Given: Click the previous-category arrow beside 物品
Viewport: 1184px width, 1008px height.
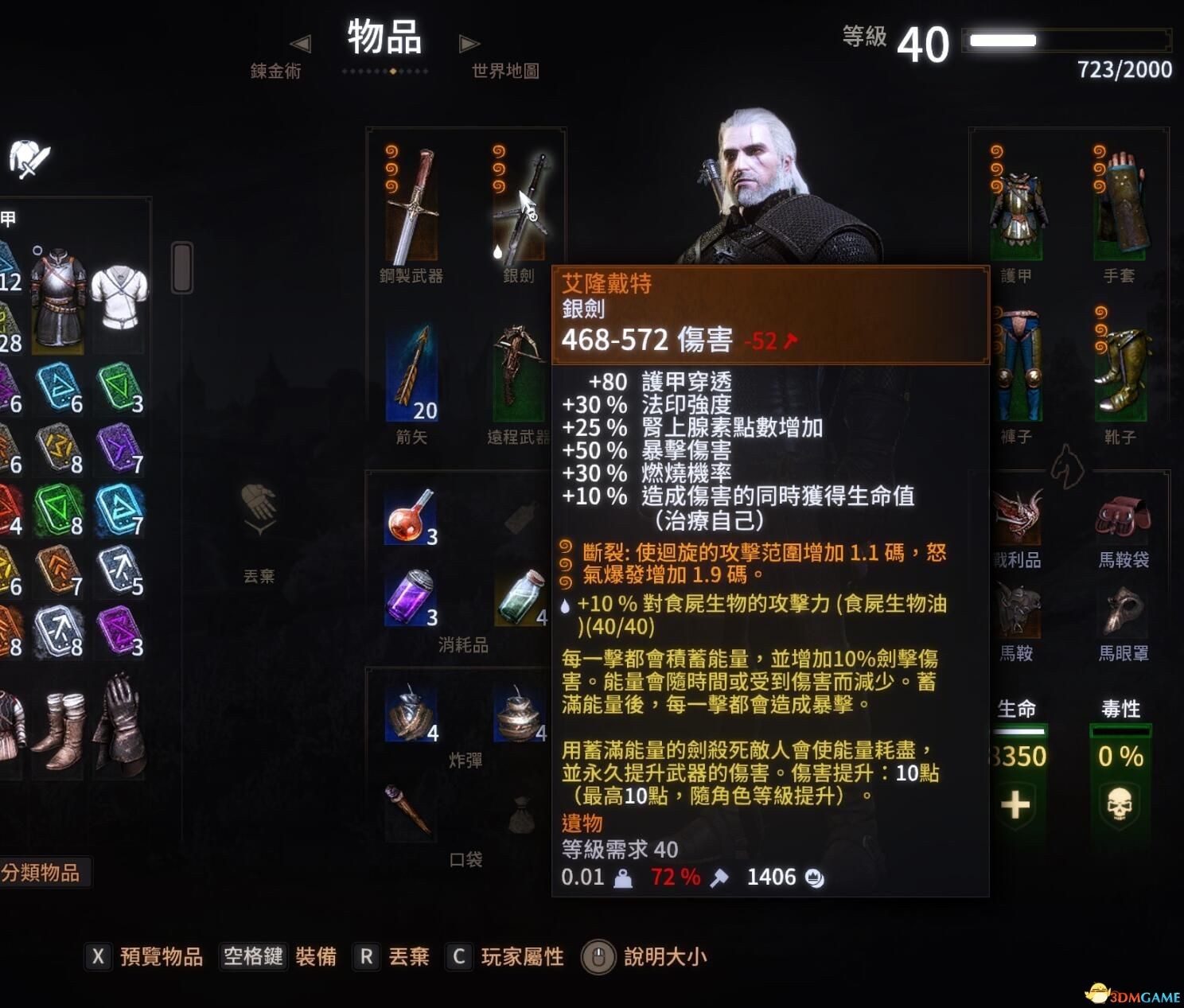Looking at the screenshot, I should 302,44.
